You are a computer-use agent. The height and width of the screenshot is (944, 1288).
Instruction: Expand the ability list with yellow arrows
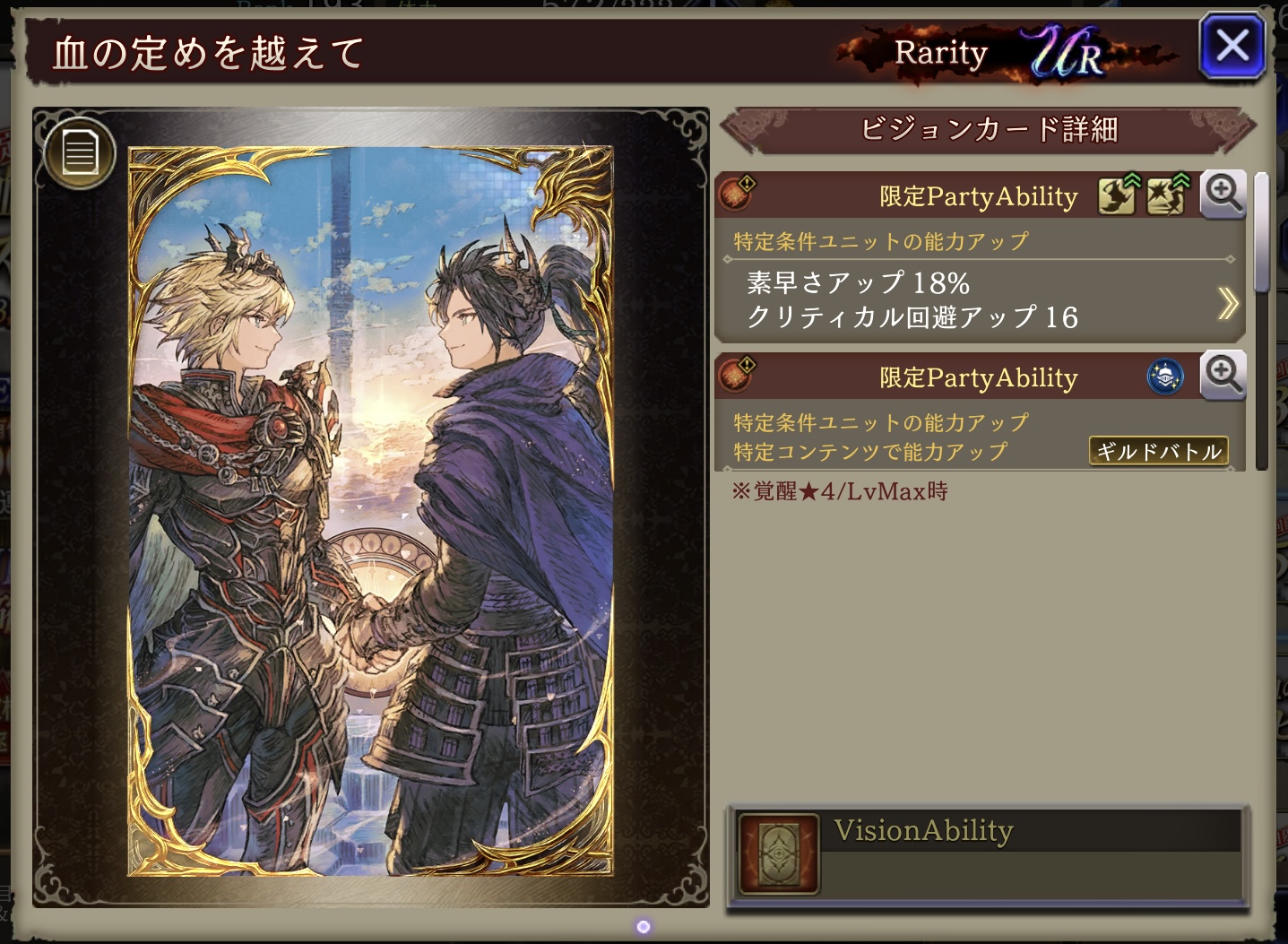coord(1227,303)
